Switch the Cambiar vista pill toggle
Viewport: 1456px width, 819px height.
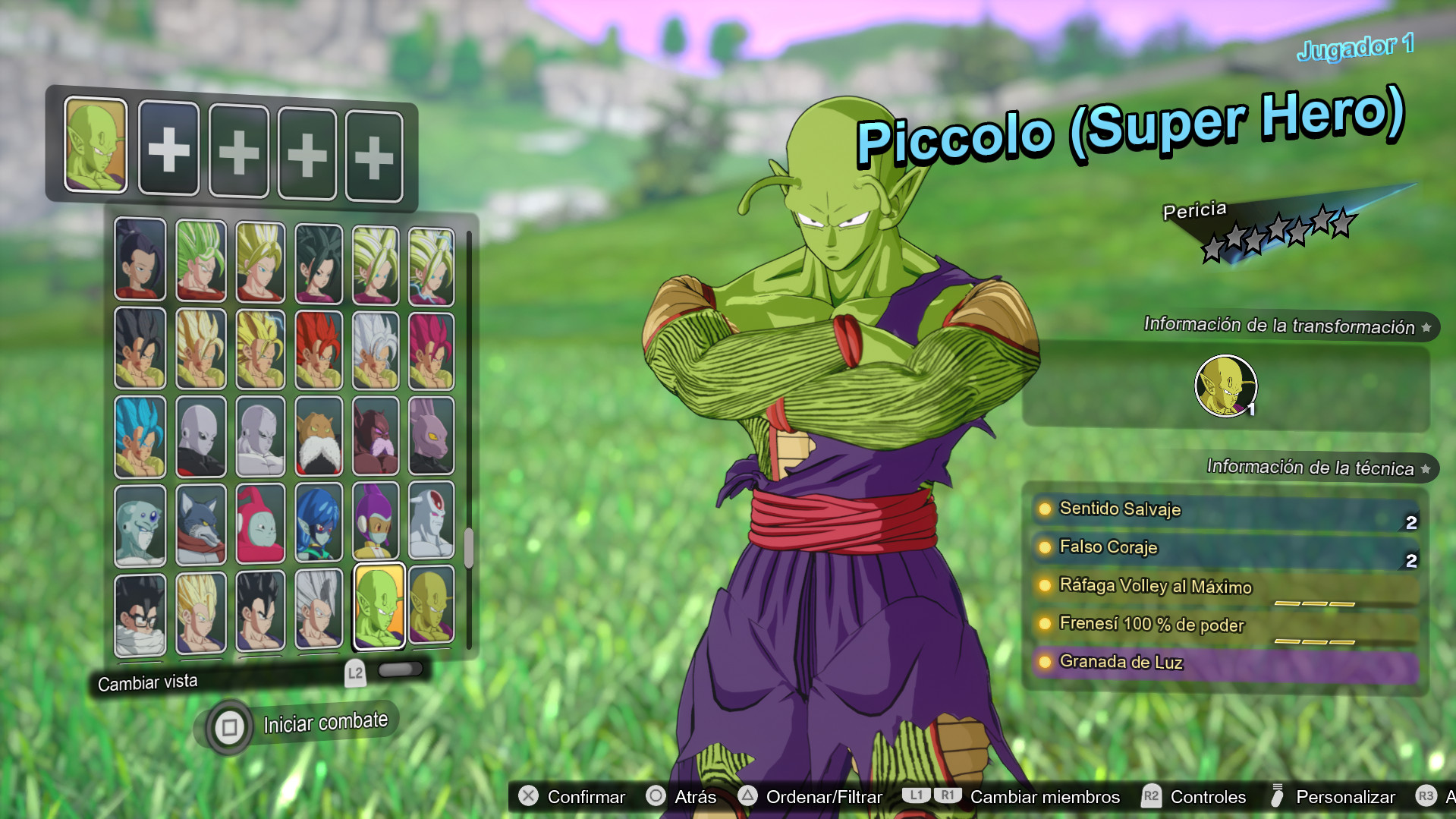pyautogui.click(x=401, y=669)
